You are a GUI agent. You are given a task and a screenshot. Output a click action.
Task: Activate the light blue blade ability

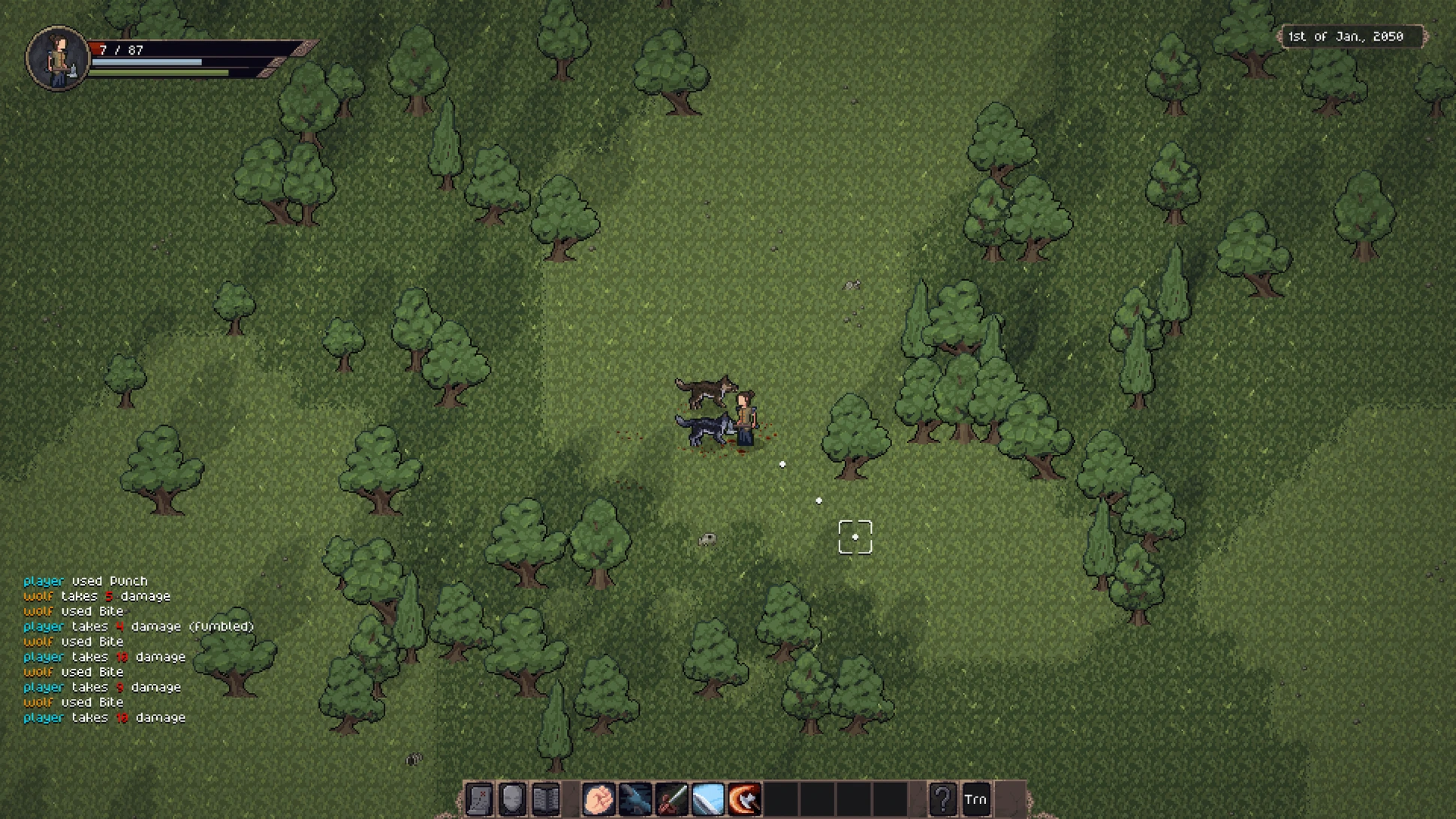[707, 799]
